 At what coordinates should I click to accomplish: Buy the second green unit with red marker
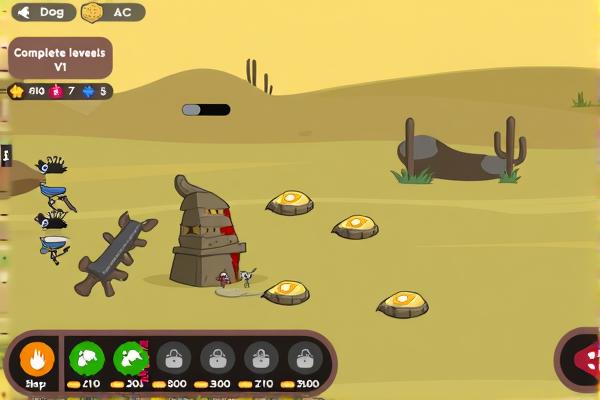click(x=131, y=358)
